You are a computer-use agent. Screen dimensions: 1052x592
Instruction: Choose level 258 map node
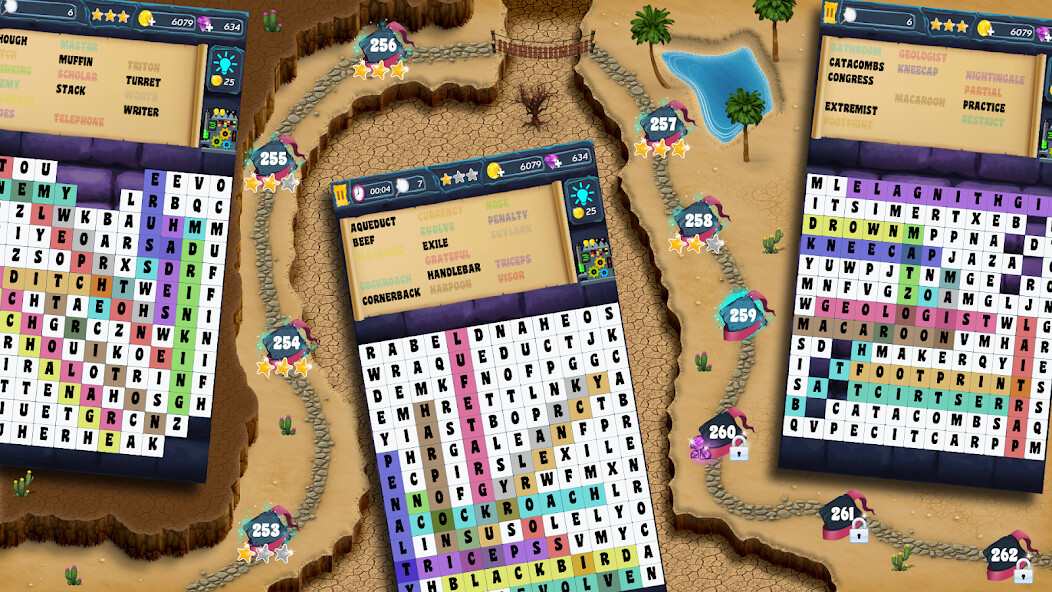(x=698, y=222)
